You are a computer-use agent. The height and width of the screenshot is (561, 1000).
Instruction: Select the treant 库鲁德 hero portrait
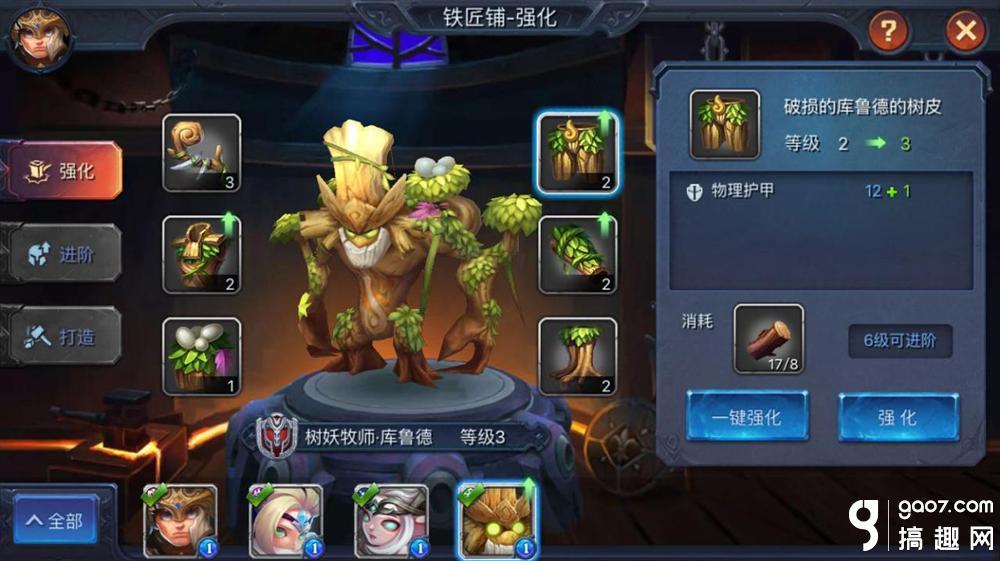[496, 520]
